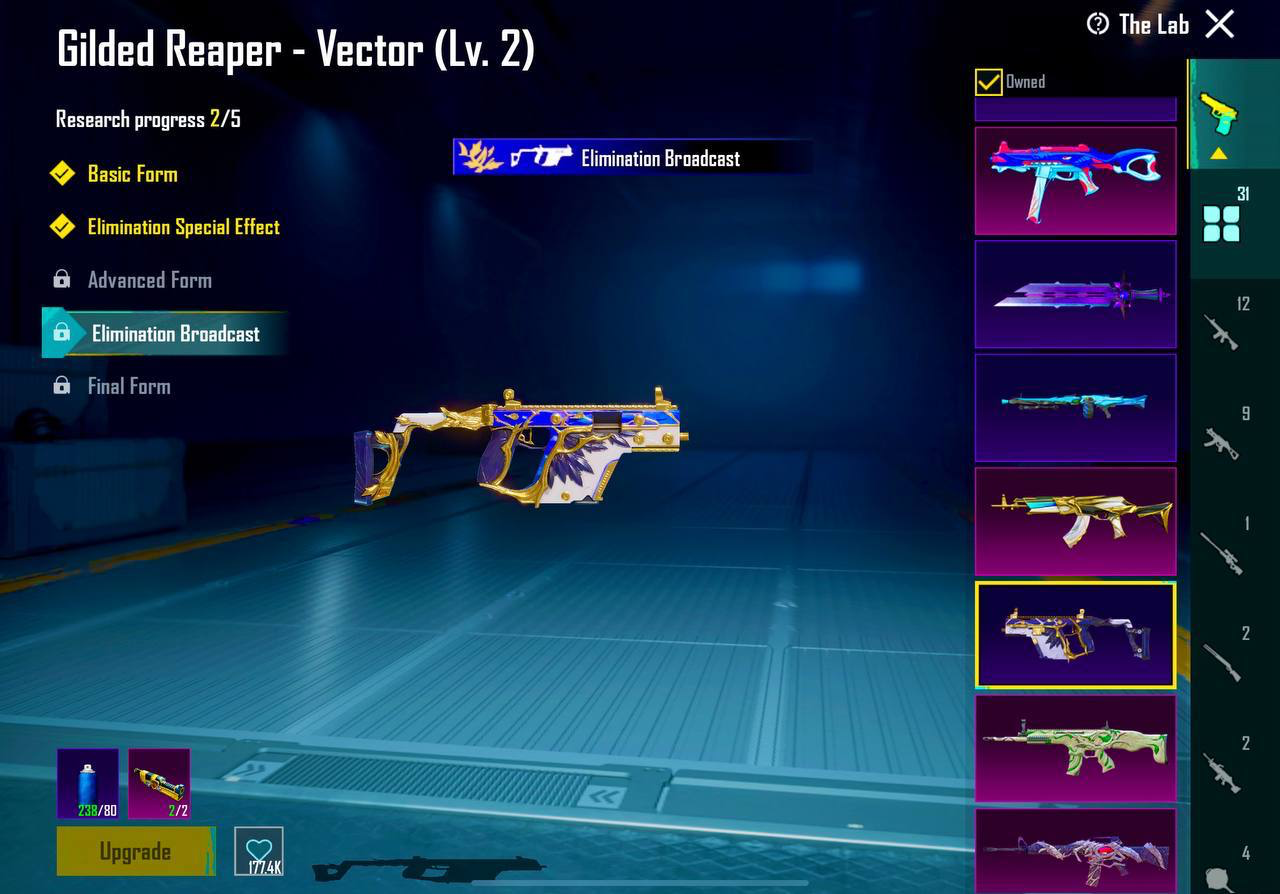Close The Lab screen with the X

click(x=1219, y=24)
